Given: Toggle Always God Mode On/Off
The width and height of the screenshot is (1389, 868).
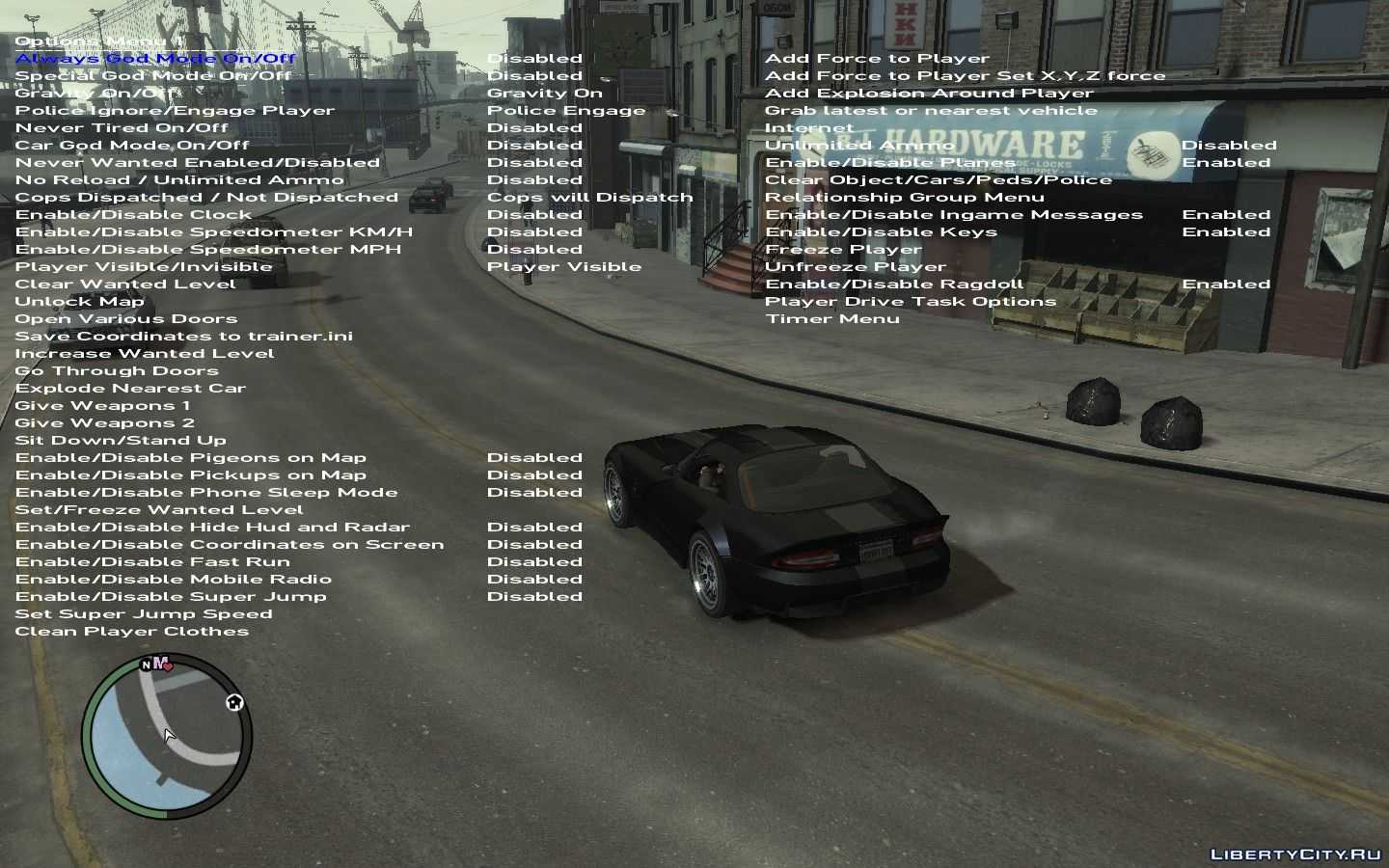Looking at the screenshot, I should 155,59.
